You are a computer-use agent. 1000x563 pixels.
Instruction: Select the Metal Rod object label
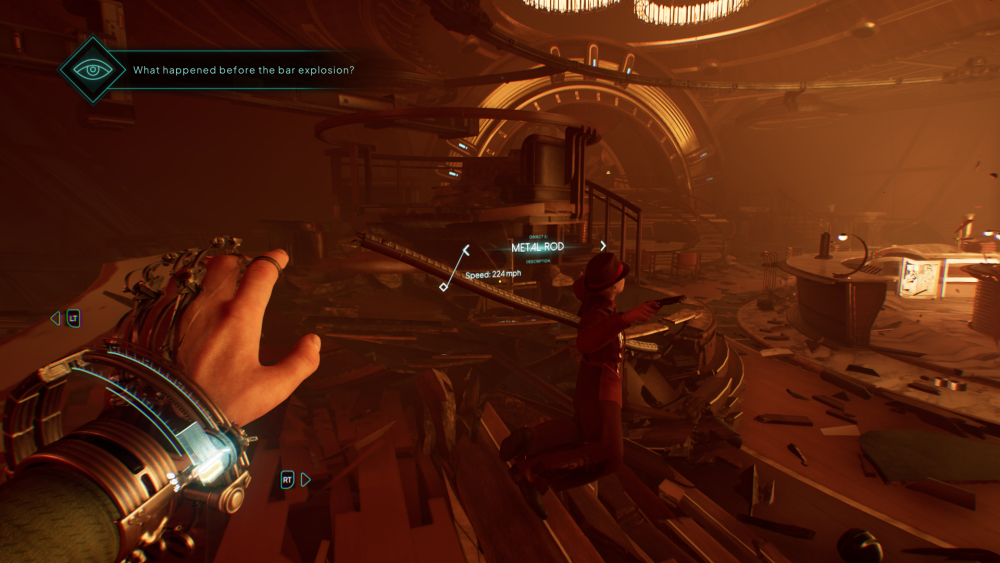(x=538, y=247)
